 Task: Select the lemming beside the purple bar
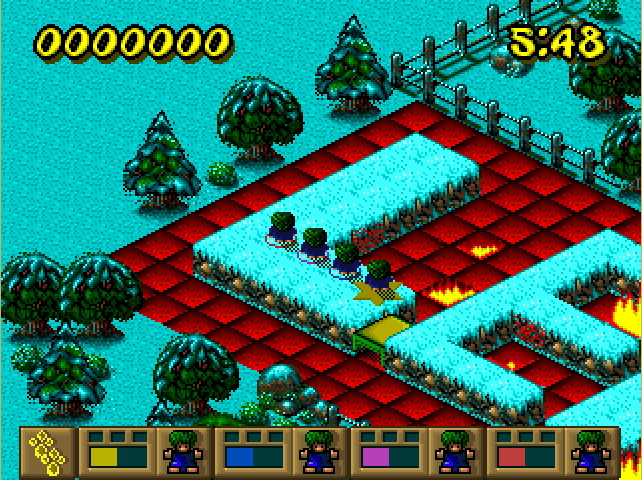pos(452,452)
